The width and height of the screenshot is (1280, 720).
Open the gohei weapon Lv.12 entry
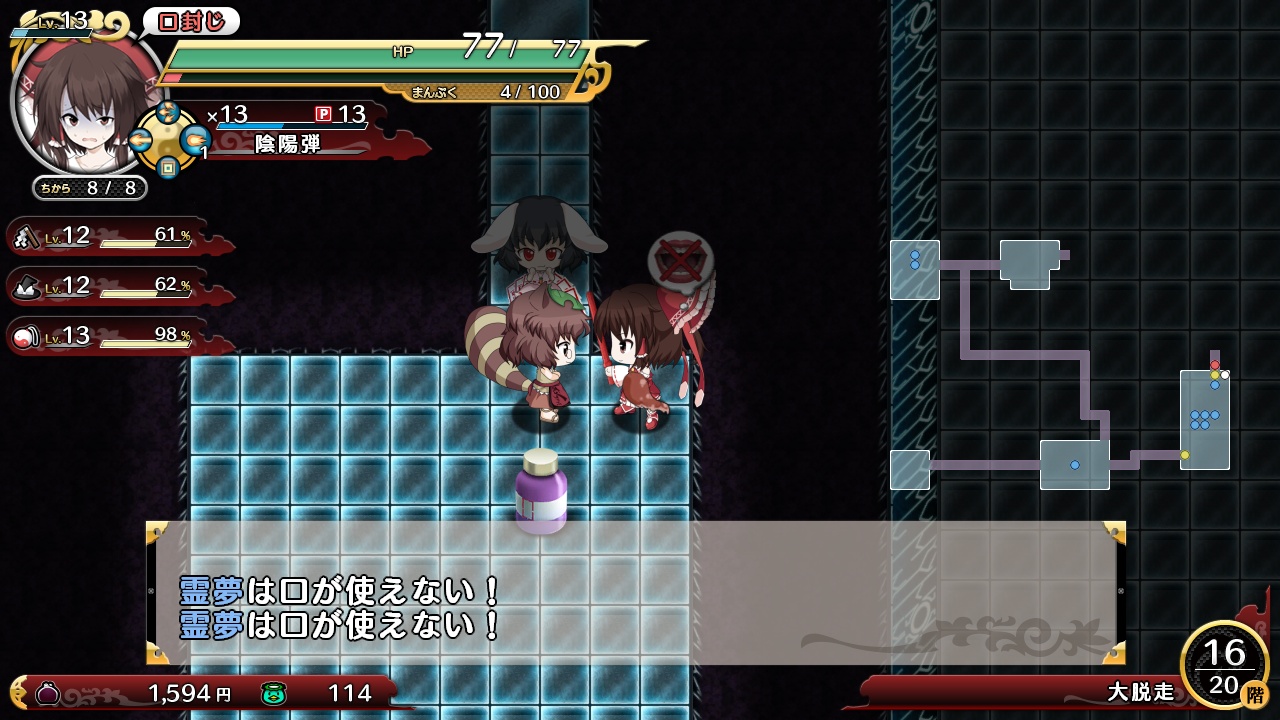(110, 236)
